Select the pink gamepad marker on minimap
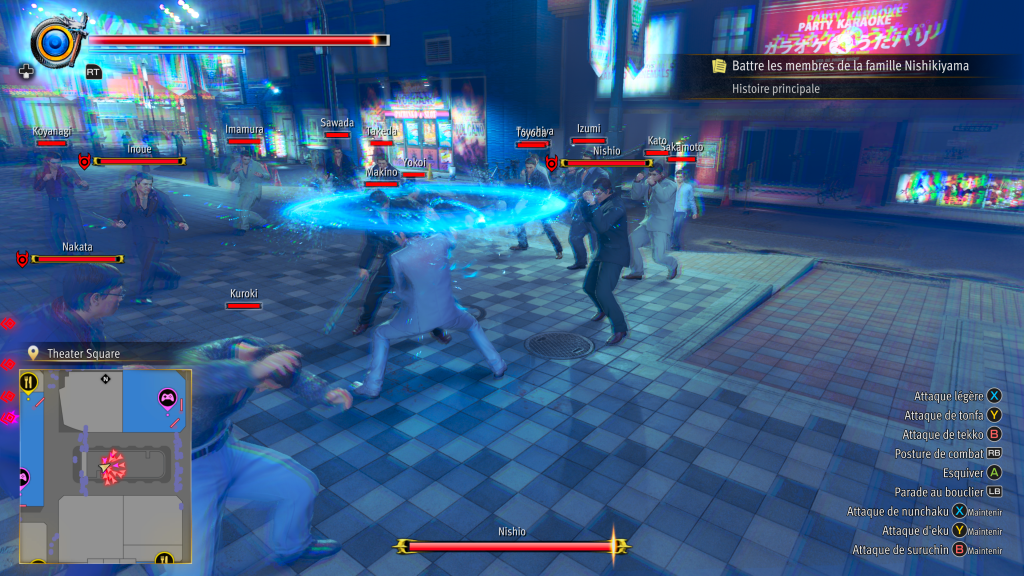Screen dimensions: 1024x576 point(167,399)
